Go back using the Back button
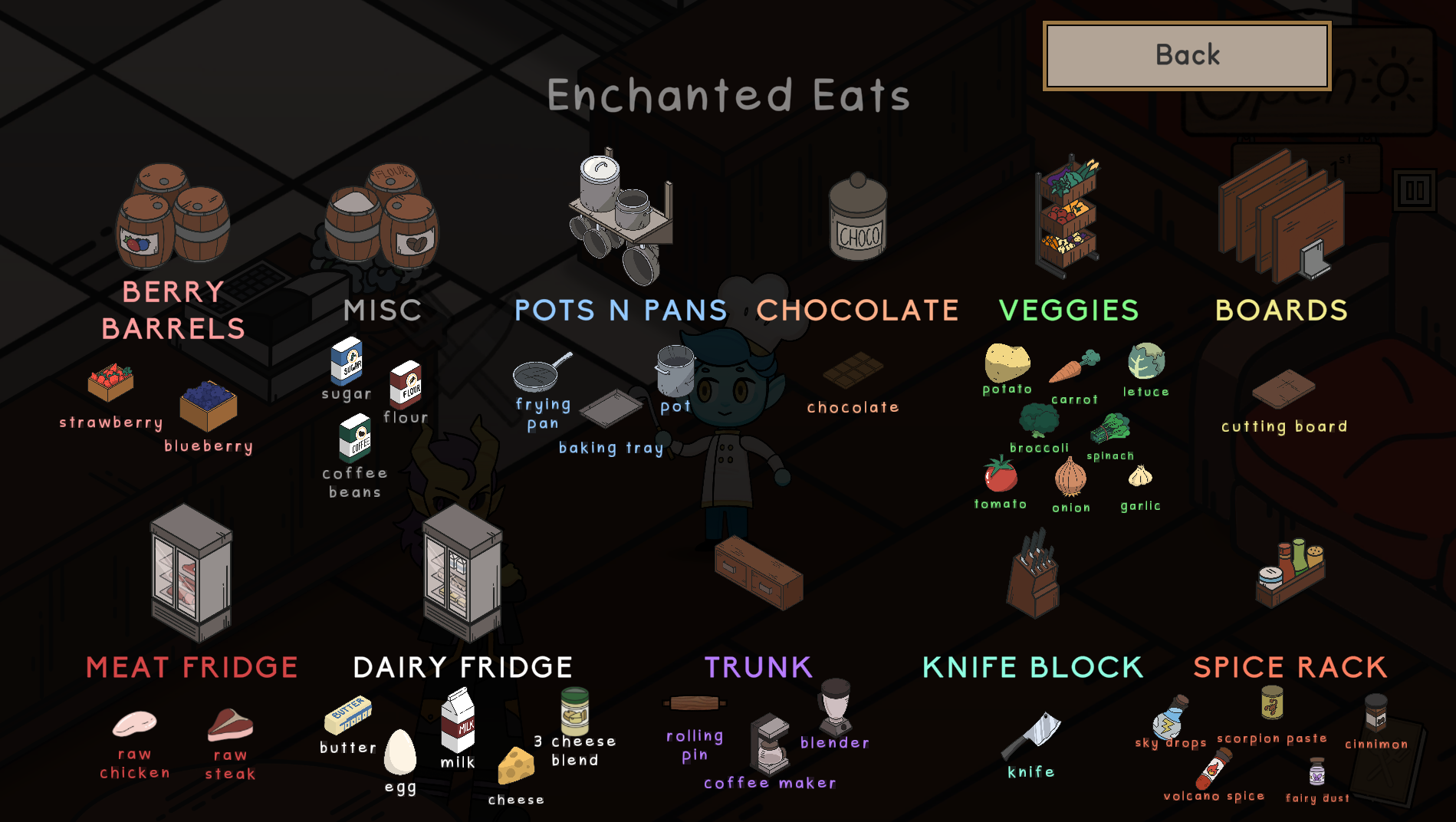This screenshot has width=1456, height=822. 1187,56
